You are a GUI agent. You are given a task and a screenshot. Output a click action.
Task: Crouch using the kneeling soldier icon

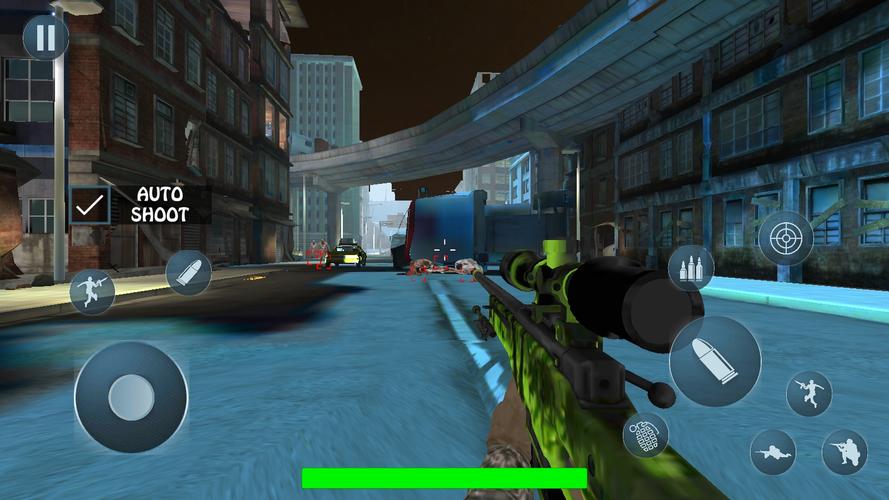tap(844, 452)
